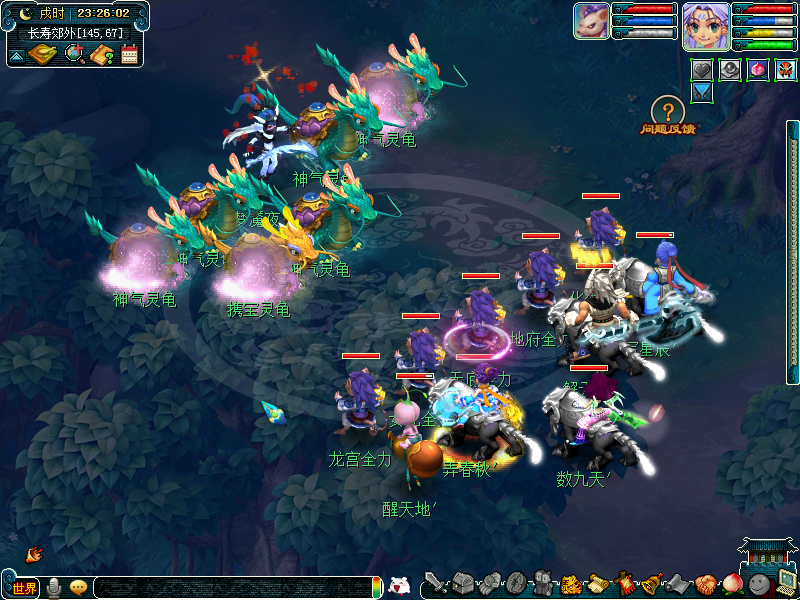
Task: Open the world map magnifier icon
Action: 73,54
